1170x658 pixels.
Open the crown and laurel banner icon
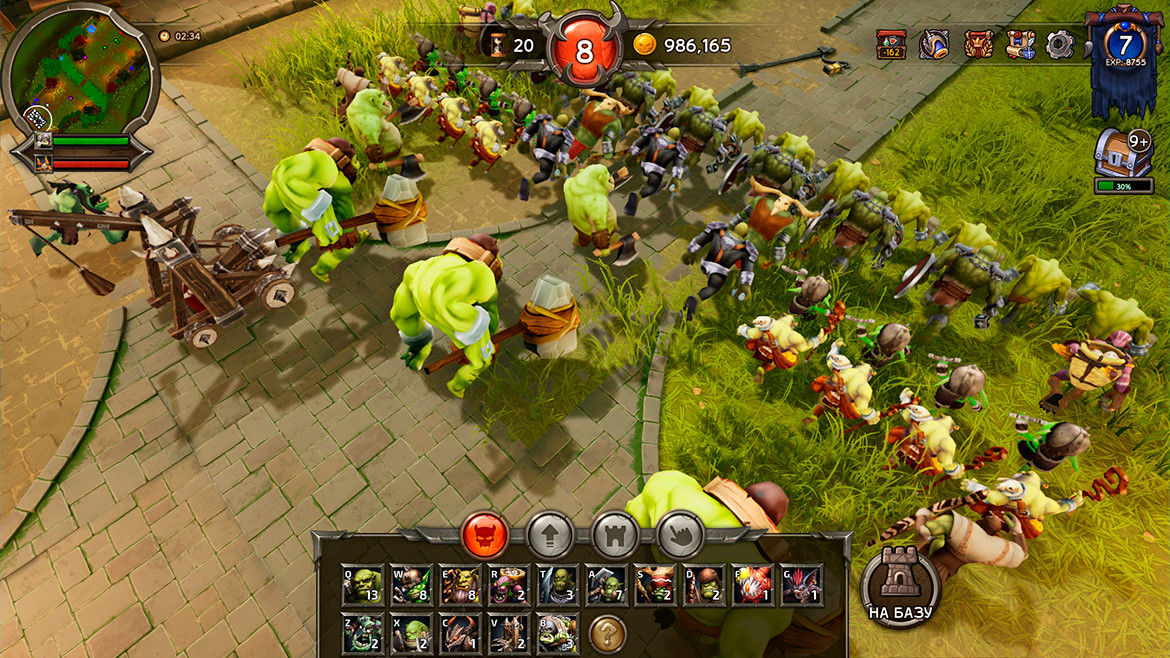click(x=978, y=45)
